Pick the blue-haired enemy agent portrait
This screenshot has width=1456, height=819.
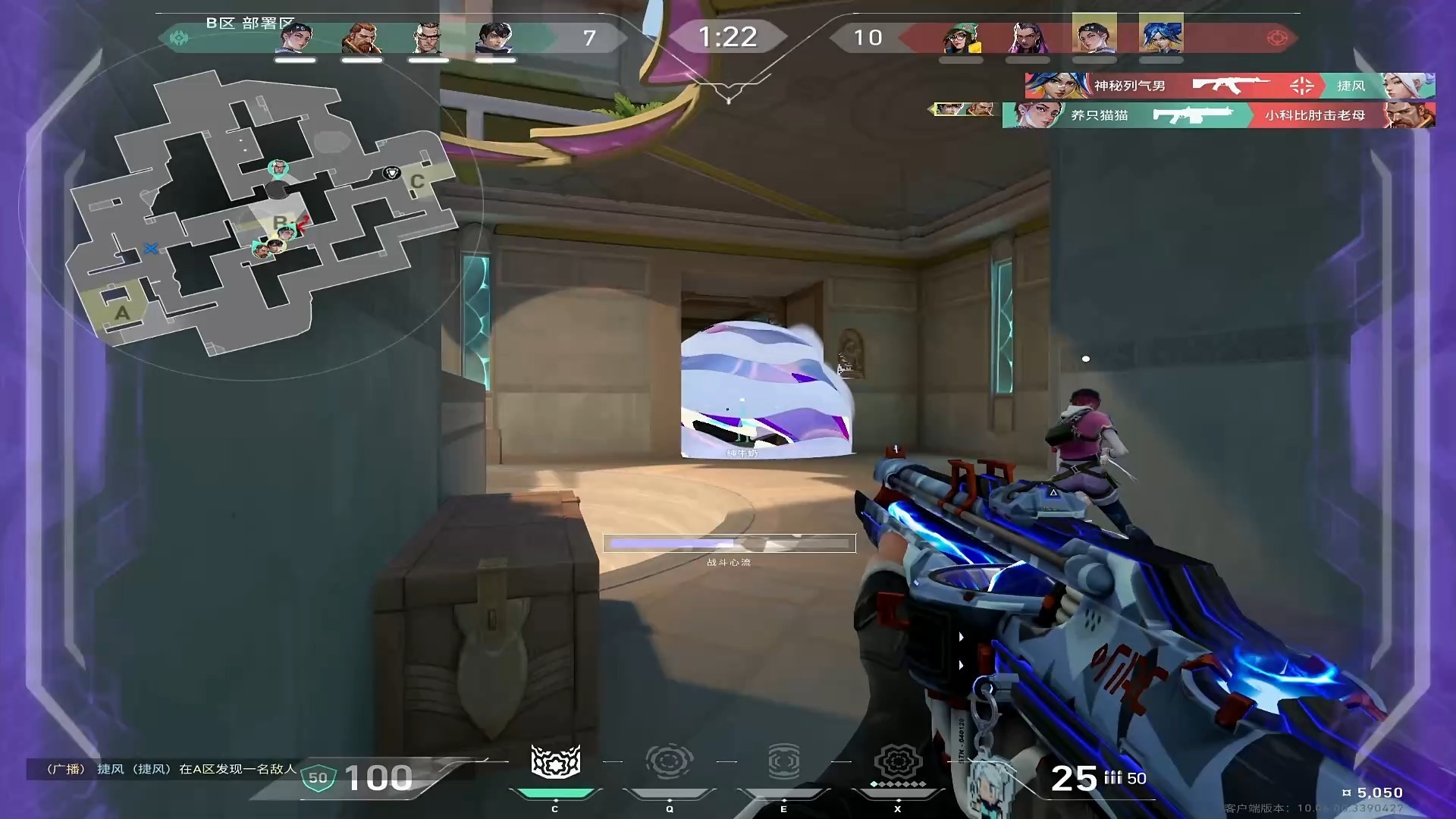(x=1160, y=36)
